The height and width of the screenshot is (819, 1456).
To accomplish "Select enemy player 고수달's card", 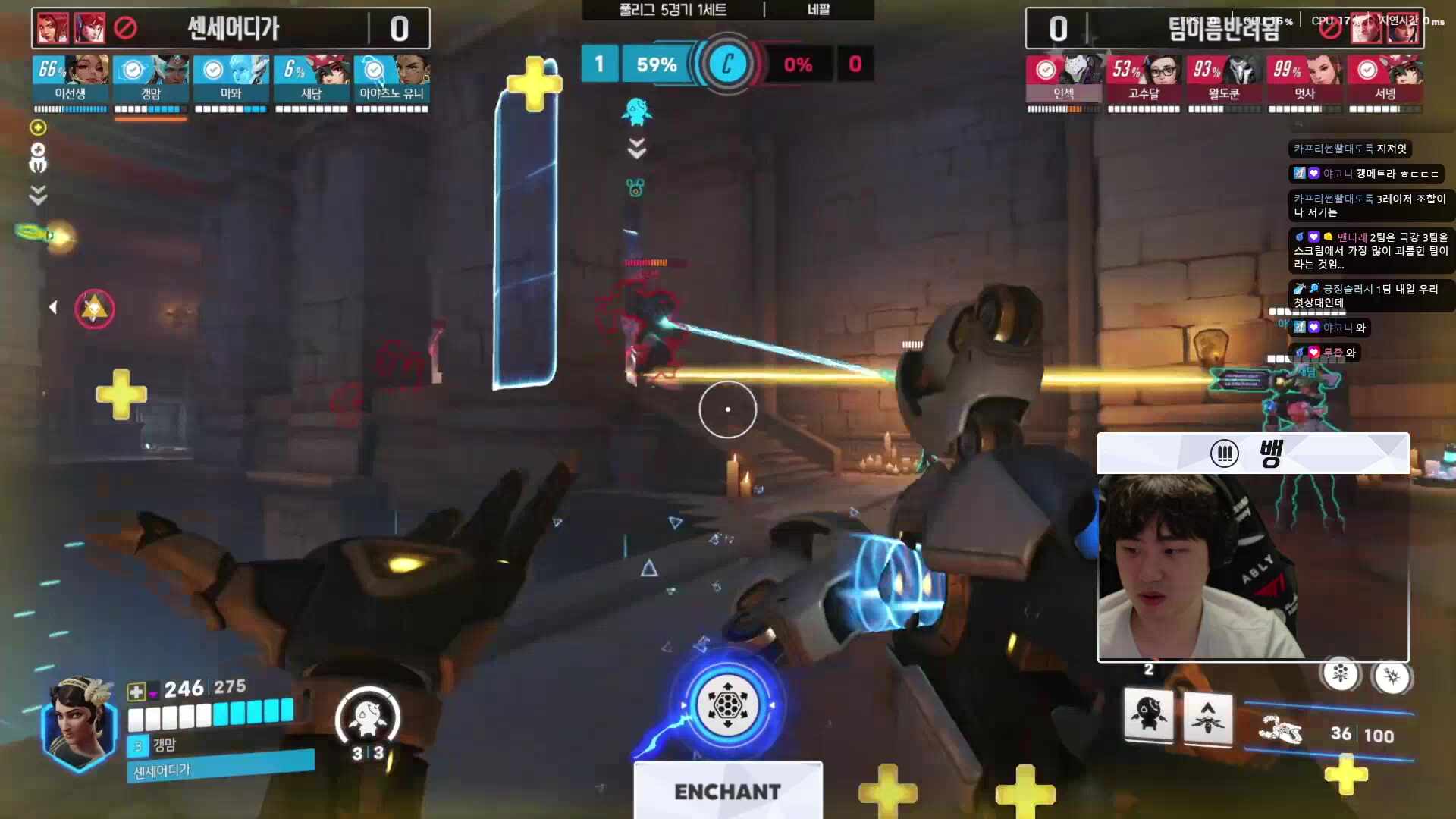I will (x=1144, y=80).
